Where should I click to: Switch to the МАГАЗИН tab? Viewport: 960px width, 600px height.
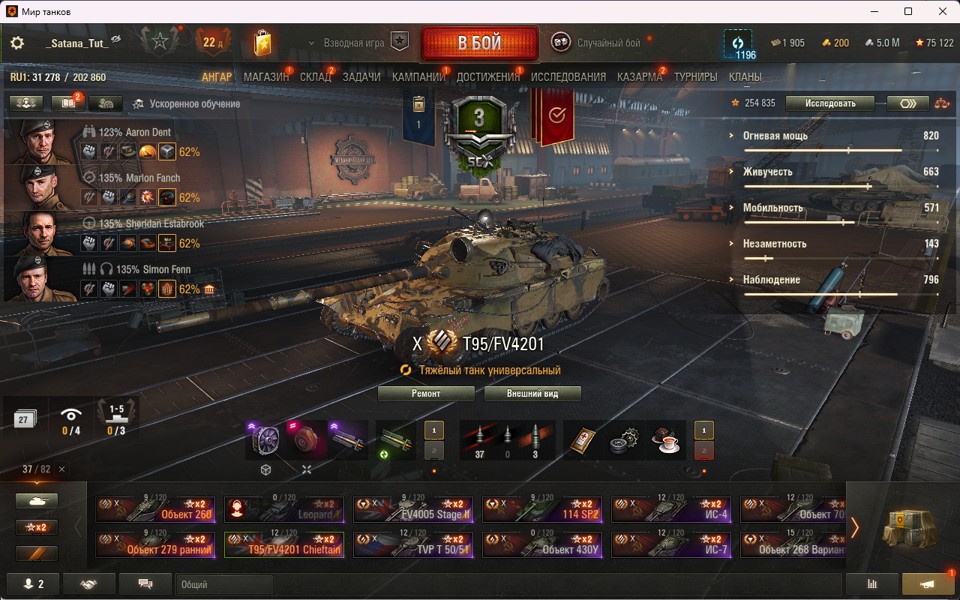click(x=266, y=77)
